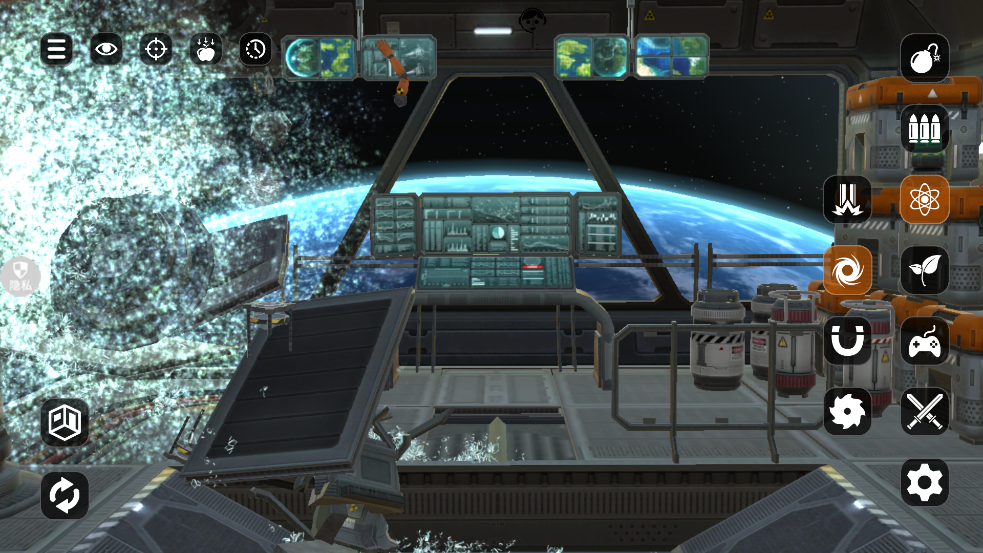Select the missiles weapon icon

point(847,199)
